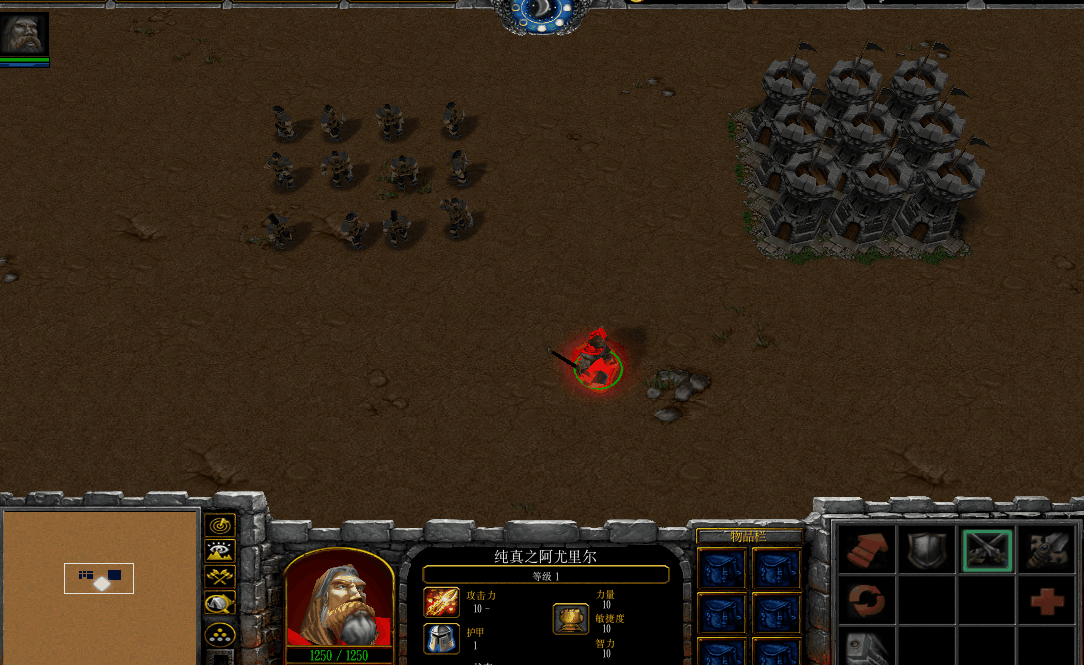Select the hero icon at top left
Viewport: 1084px width, 665px height.
pos(24,34)
